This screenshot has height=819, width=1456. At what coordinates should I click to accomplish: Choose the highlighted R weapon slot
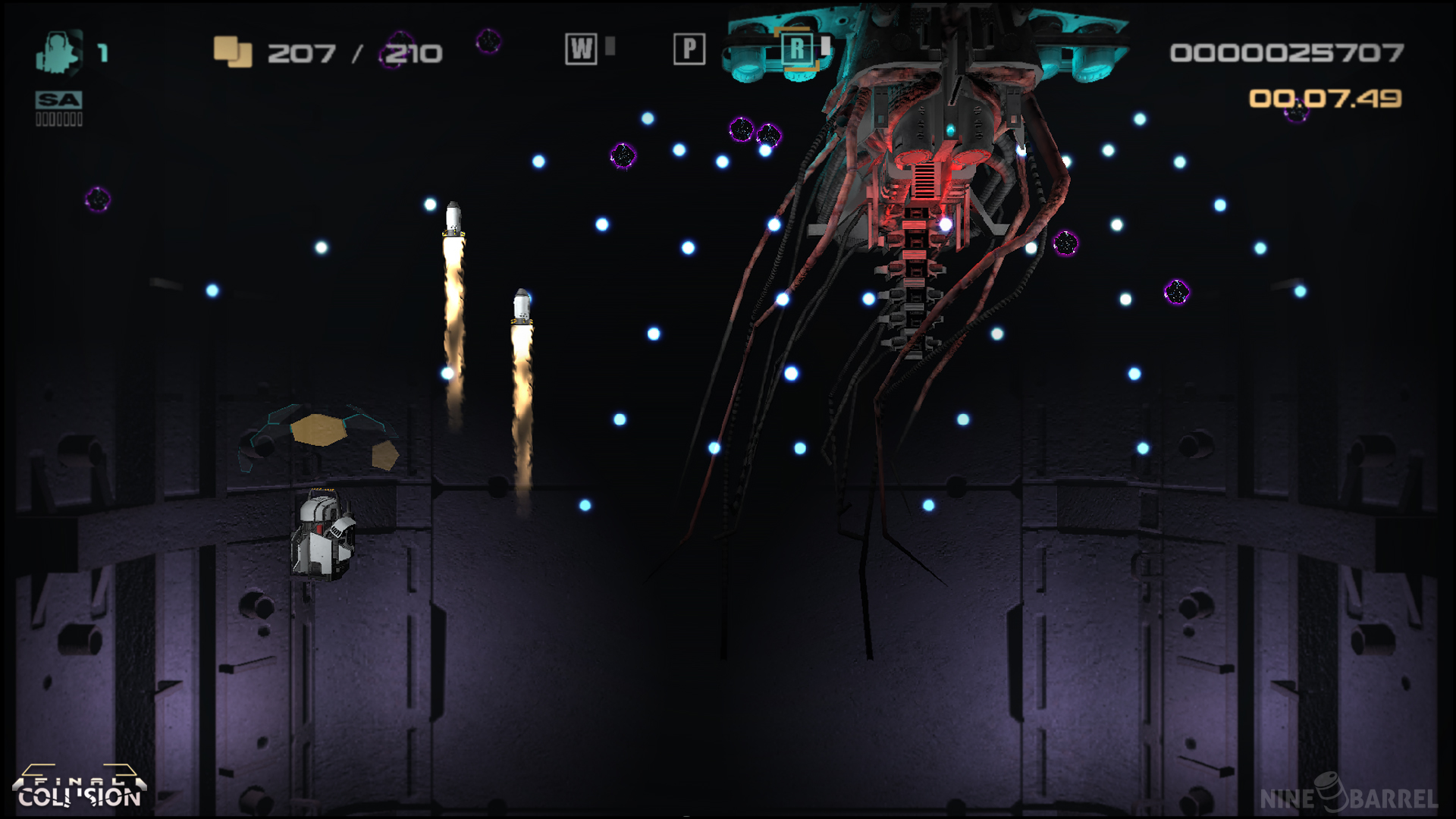click(x=797, y=49)
